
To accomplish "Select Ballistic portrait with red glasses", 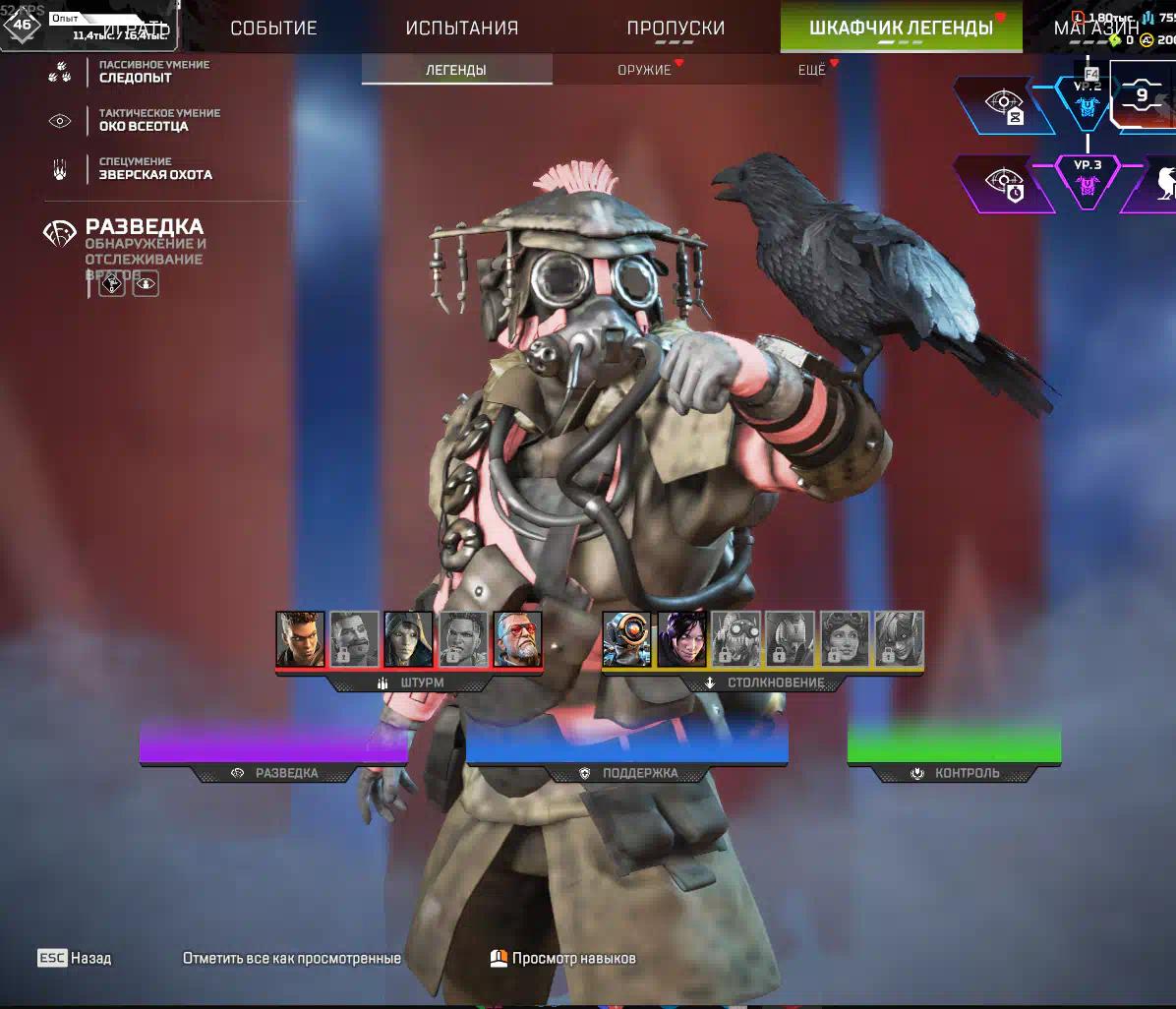I will click(x=517, y=638).
